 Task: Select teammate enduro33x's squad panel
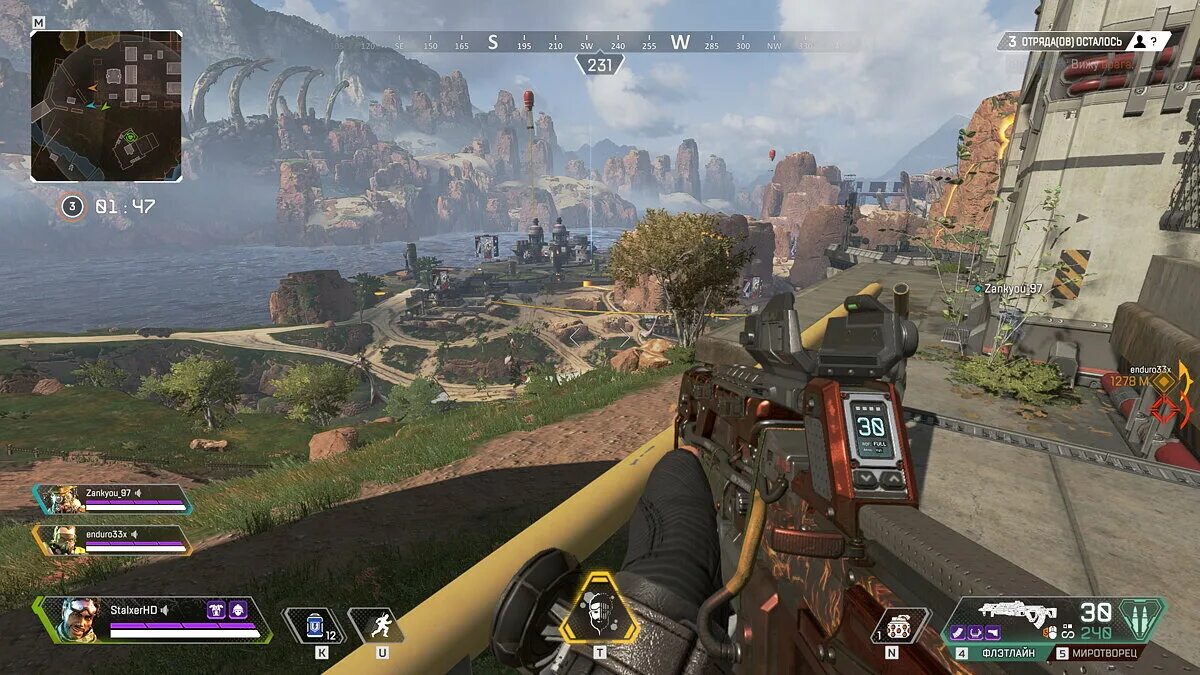[x=112, y=540]
